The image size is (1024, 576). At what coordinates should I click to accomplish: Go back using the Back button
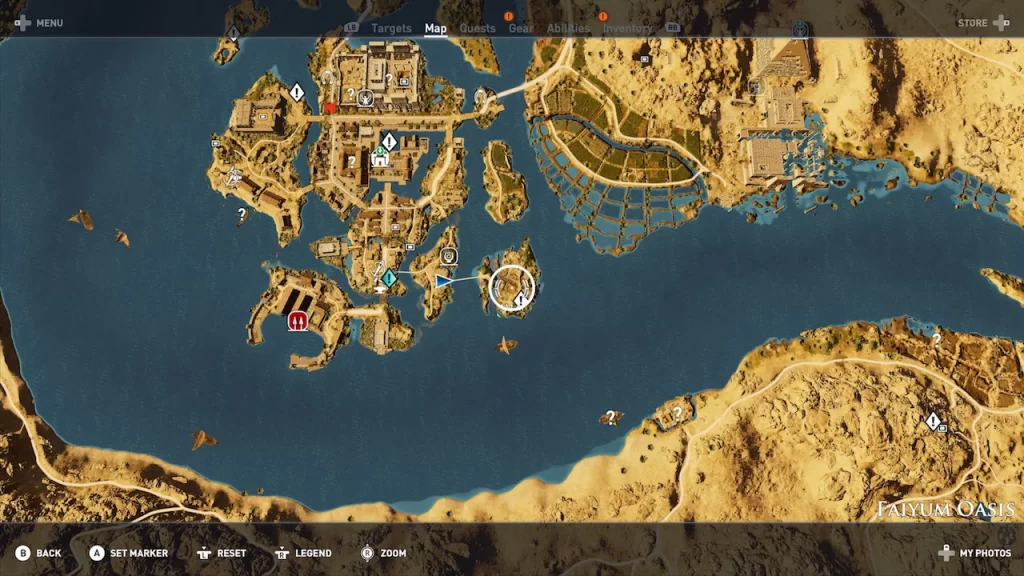pyautogui.click(x=38, y=553)
